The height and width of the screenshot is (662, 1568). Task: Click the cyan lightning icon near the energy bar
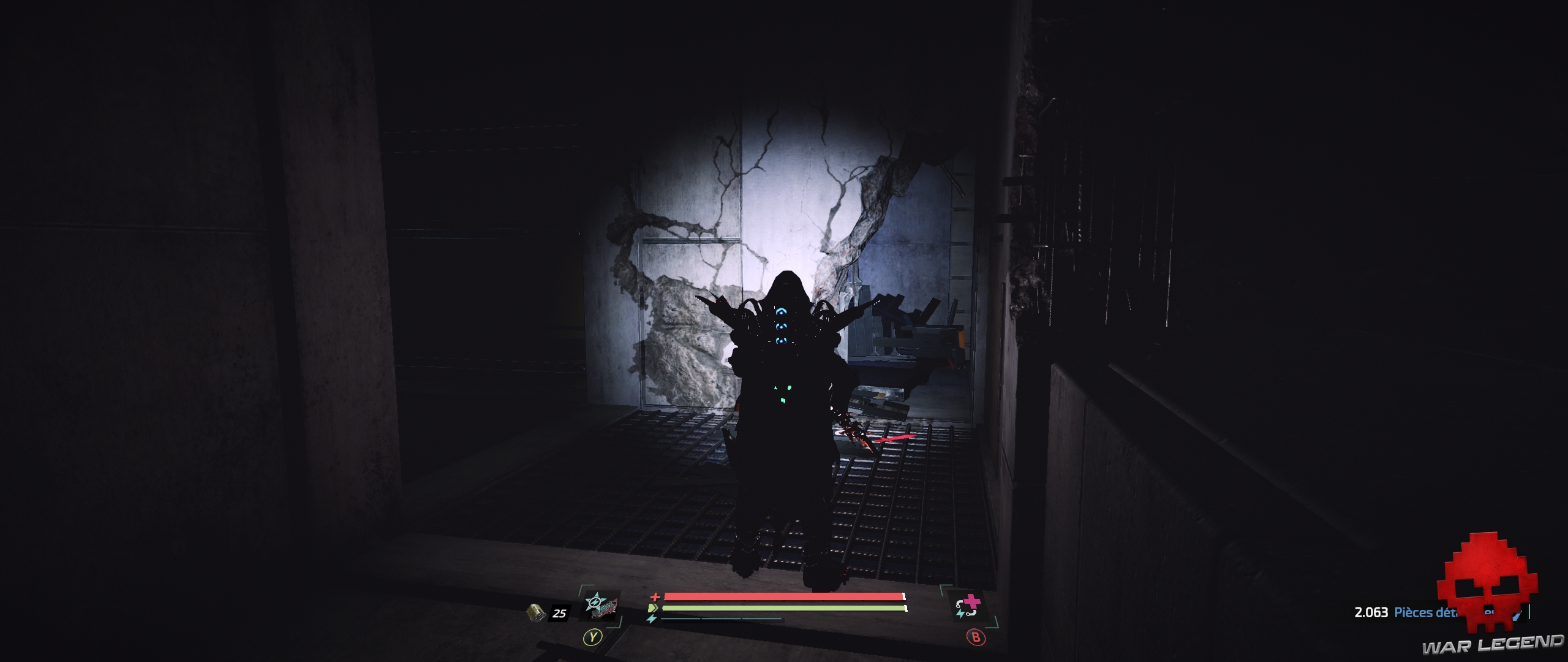(652, 618)
